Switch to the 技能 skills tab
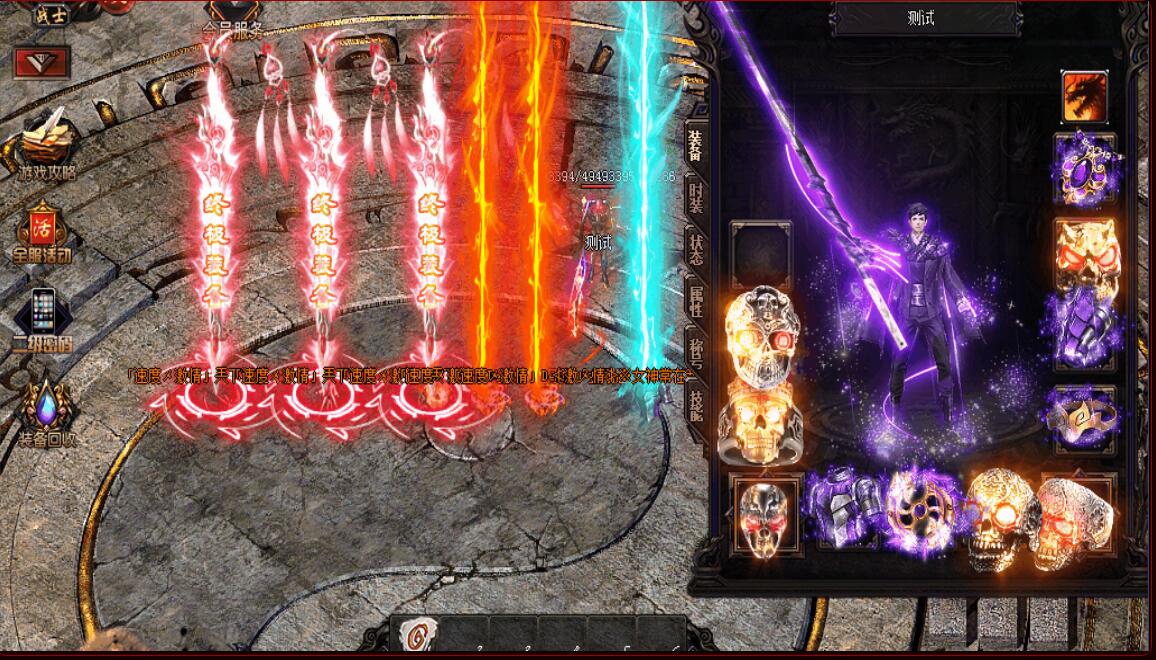 coord(695,402)
